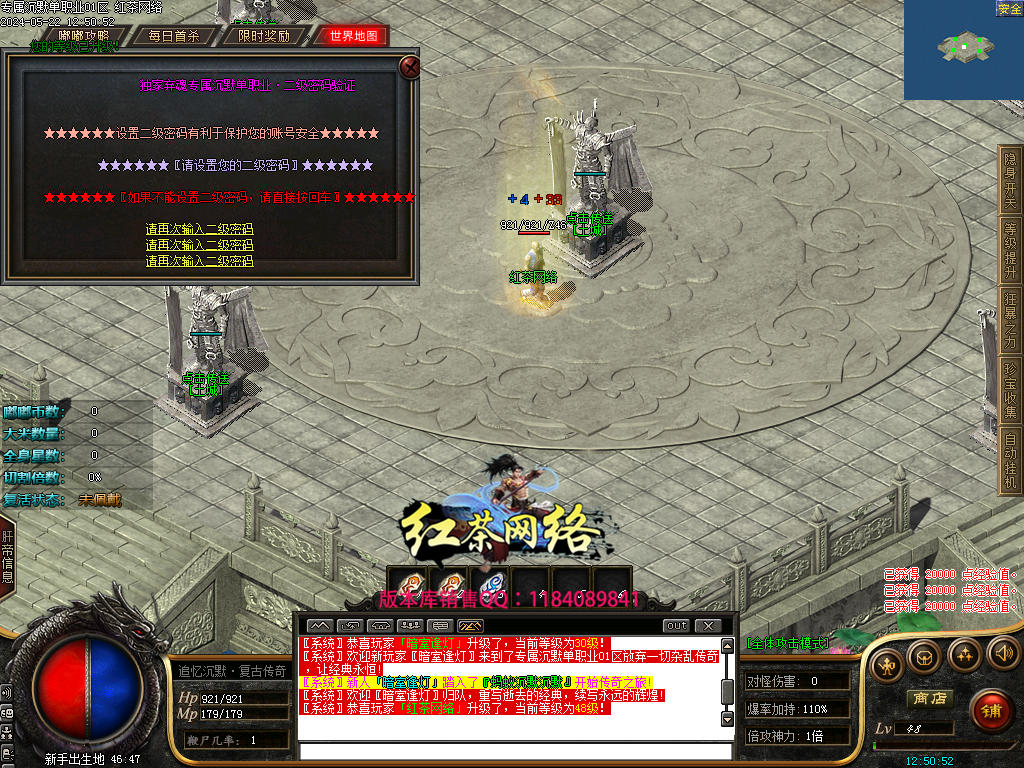Focus the chat text input field
The image size is (1024, 768).
[514, 751]
